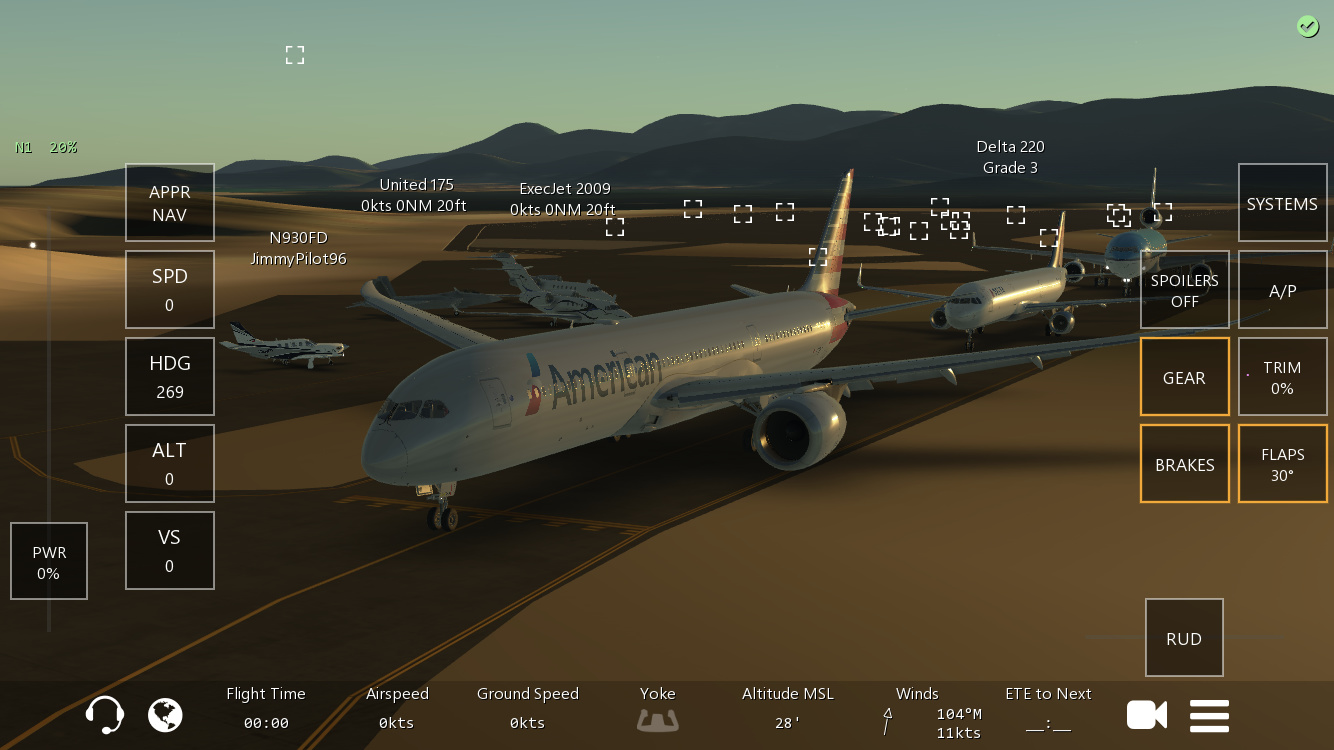
Task: Open the SYSTEMS panel
Action: 1282,203
